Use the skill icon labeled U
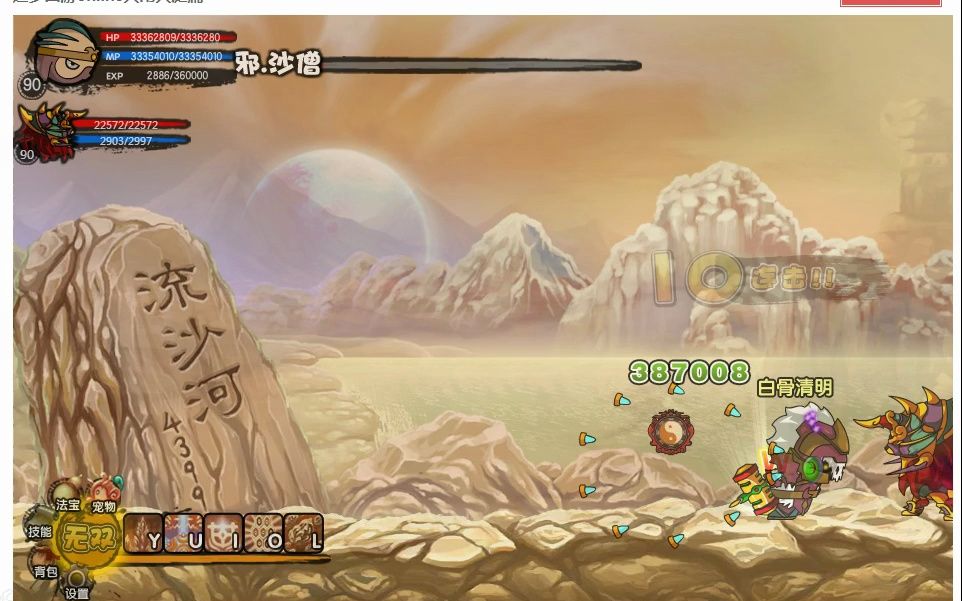 [183, 533]
